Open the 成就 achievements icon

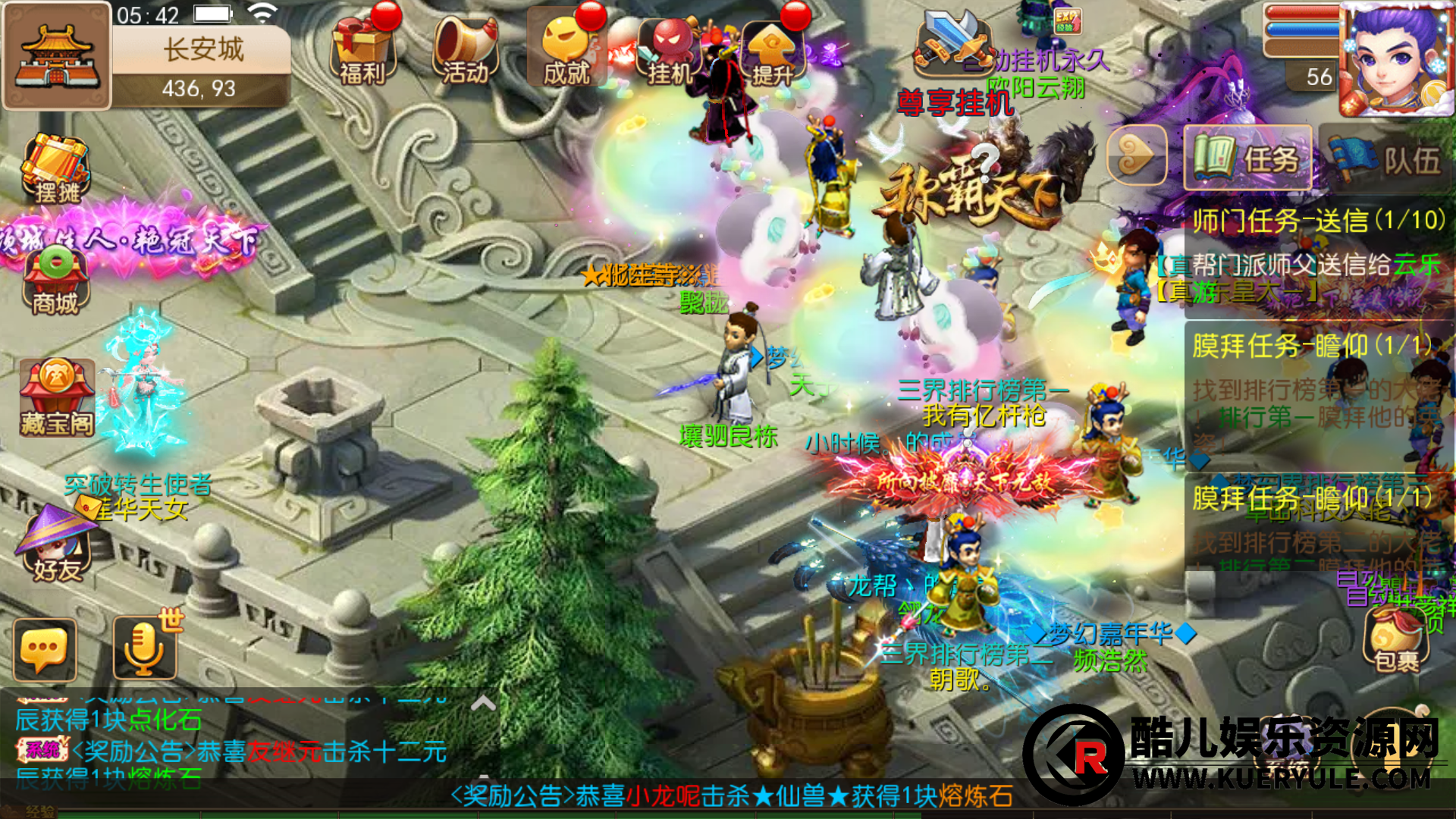coord(568,50)
